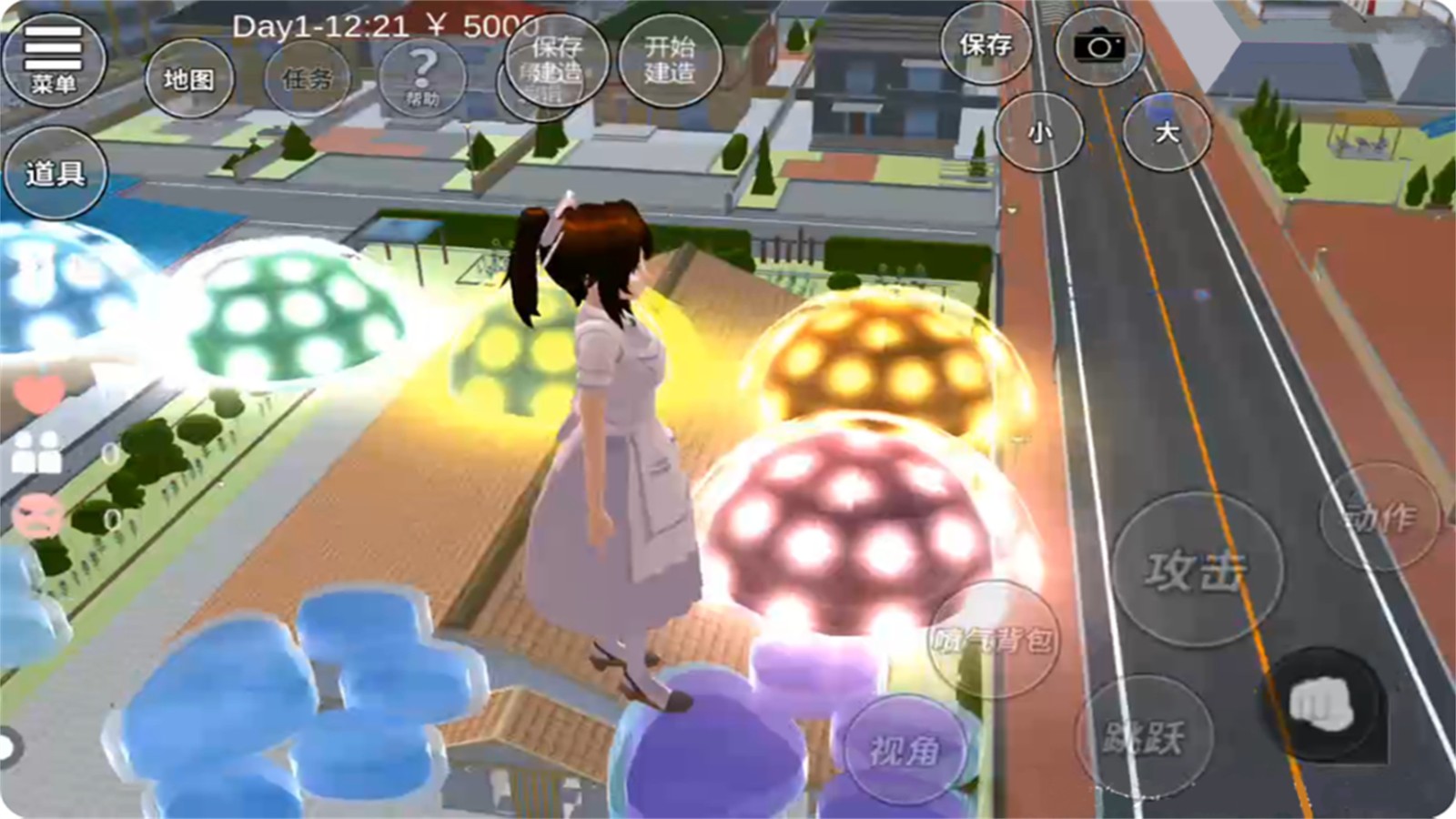Activate the 喷气背包 jetpack
The image size is (1456, 819).
tap(994, 640)
